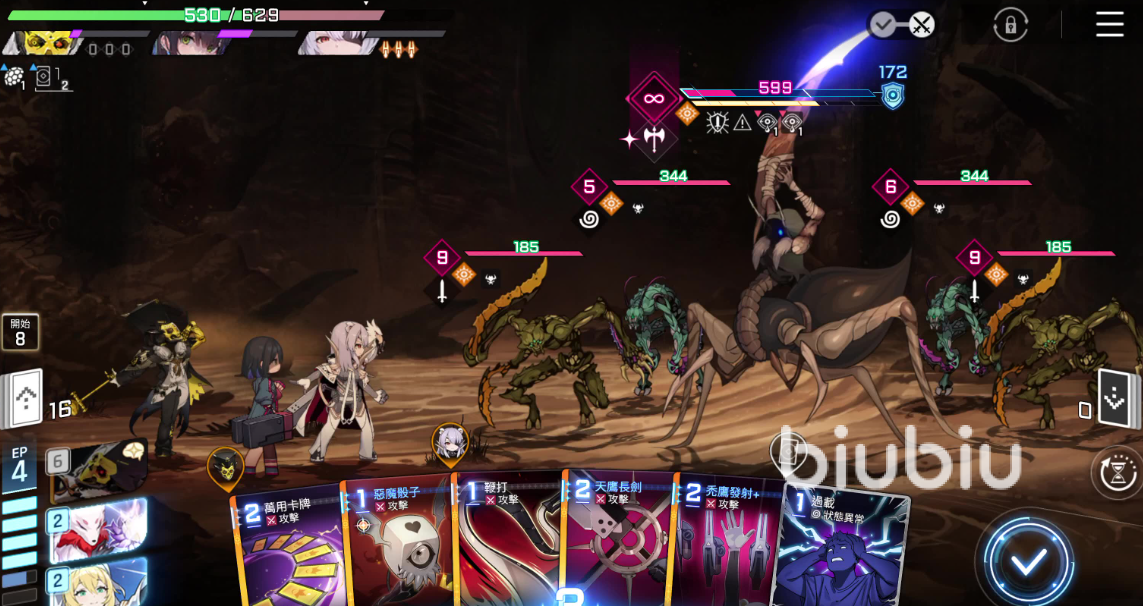Activate the fox-masked character skill card
Screen dimensions: 1143x606
(95, 529)
